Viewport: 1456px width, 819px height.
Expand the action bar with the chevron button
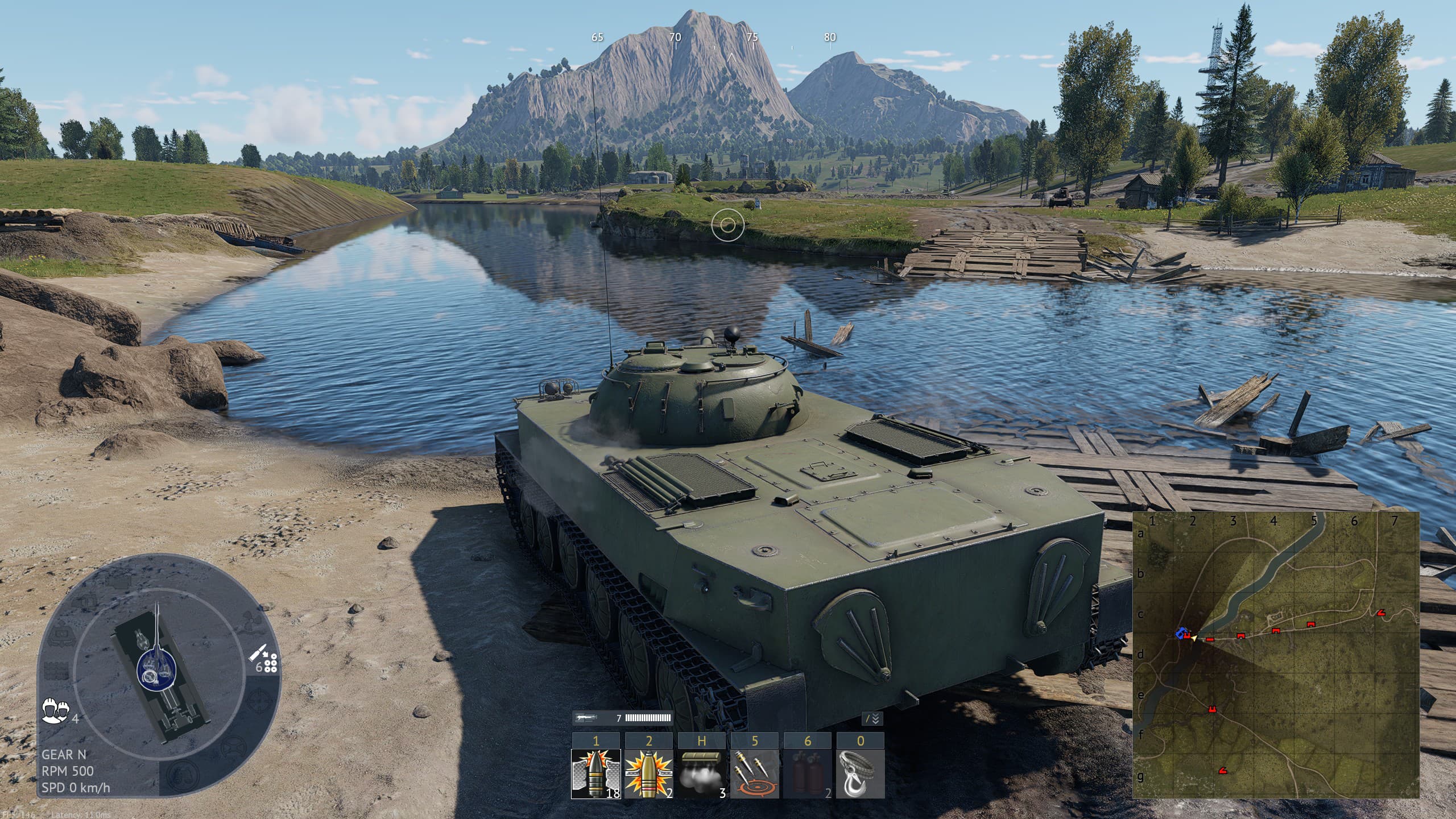873,719
